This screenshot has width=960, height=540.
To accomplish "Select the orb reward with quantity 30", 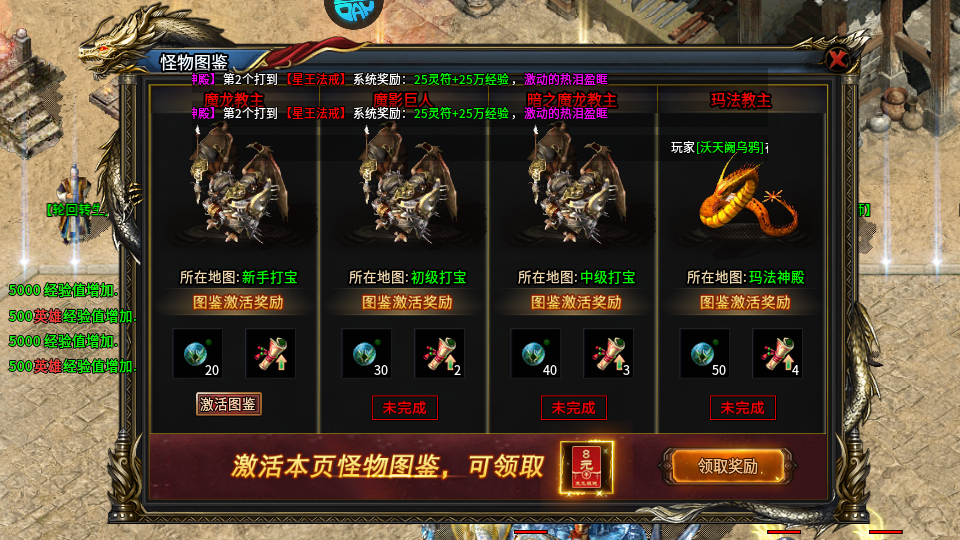I will point(367,354).
